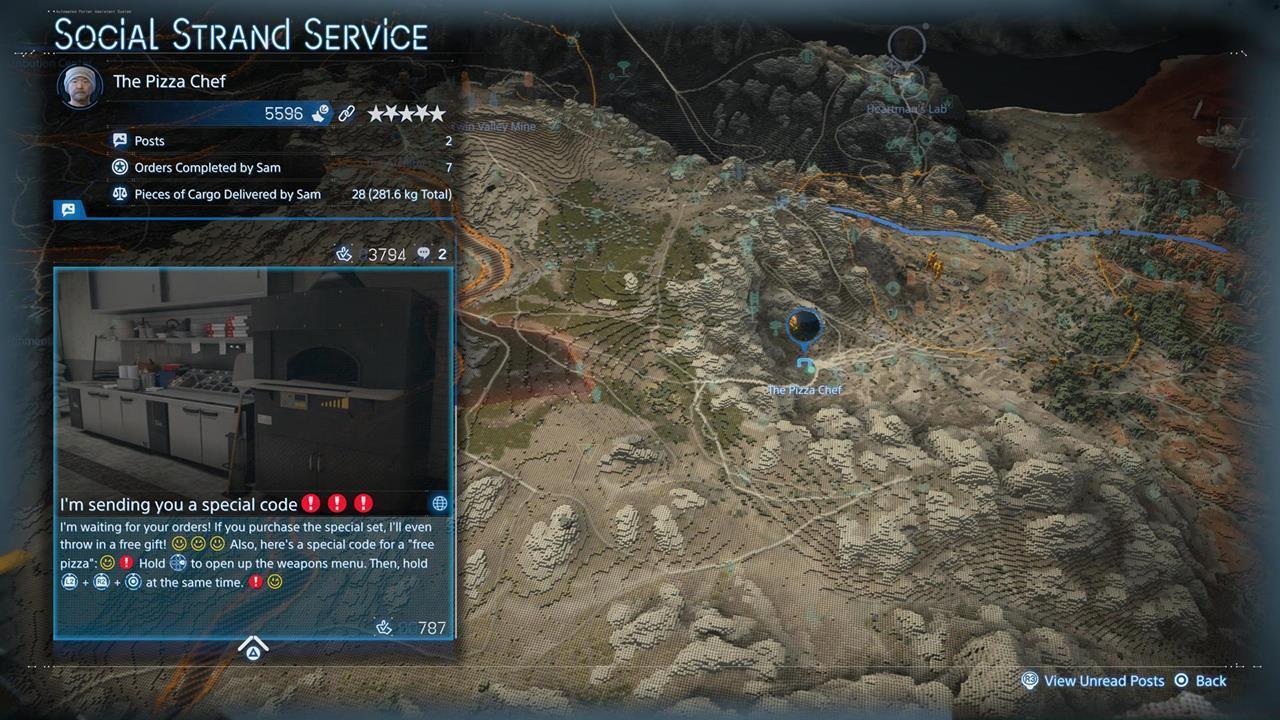Open The Pizza Chef's kitchen post photo
Screen dimensions: 1280x720
pos(254,380)
